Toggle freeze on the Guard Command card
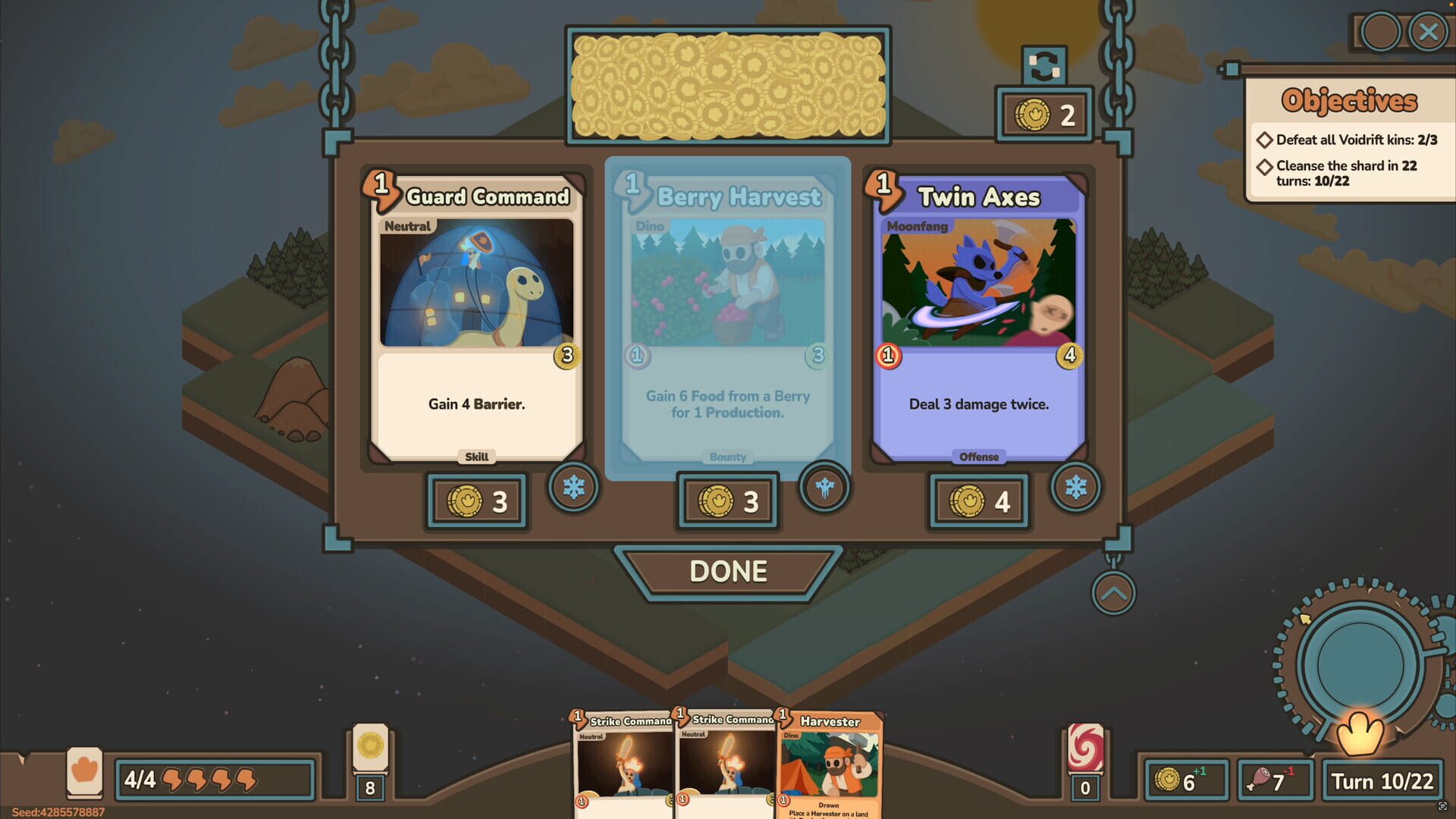The image size is (1456, 819). (574, 489)
